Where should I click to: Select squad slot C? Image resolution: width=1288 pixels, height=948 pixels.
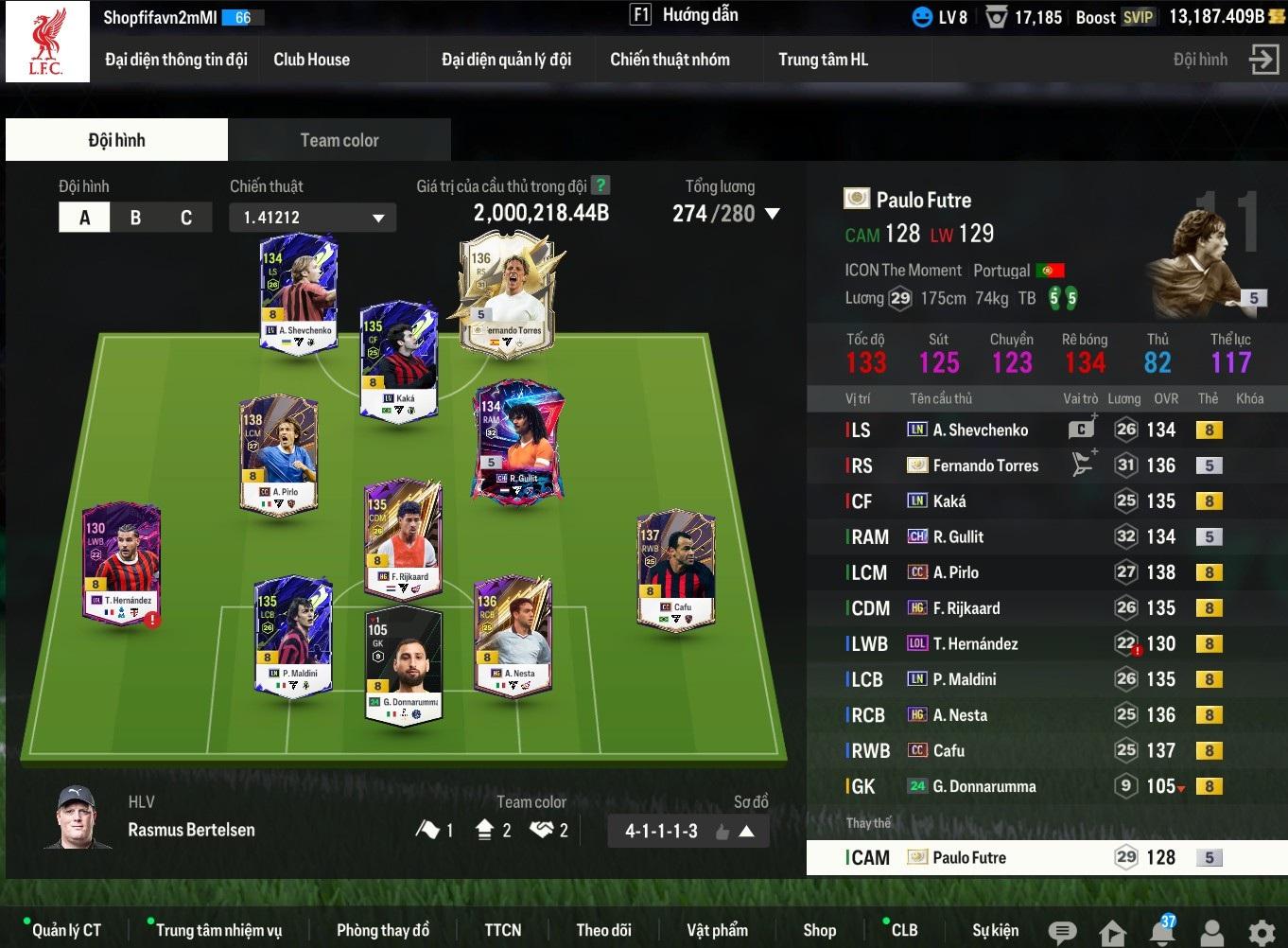(186, 218)
